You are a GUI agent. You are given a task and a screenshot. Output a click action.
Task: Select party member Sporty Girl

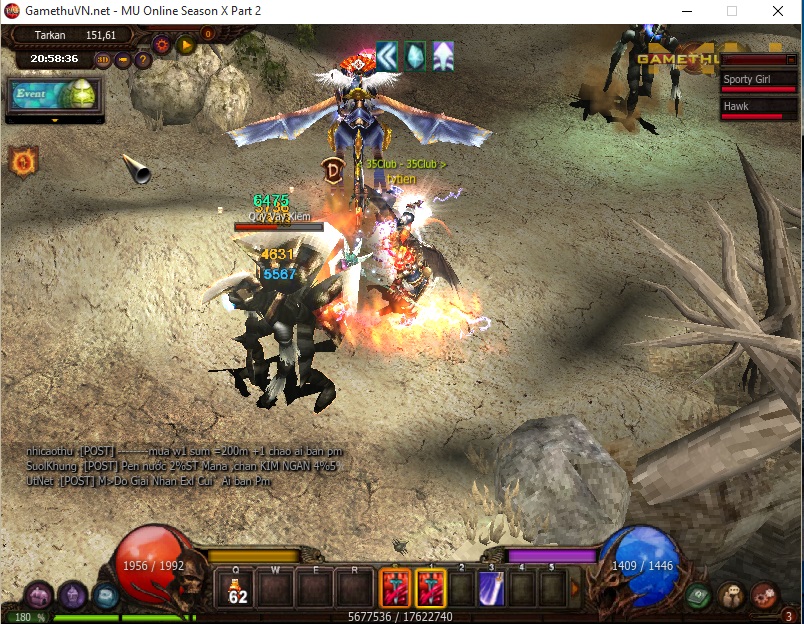click(x=760, y=80)
